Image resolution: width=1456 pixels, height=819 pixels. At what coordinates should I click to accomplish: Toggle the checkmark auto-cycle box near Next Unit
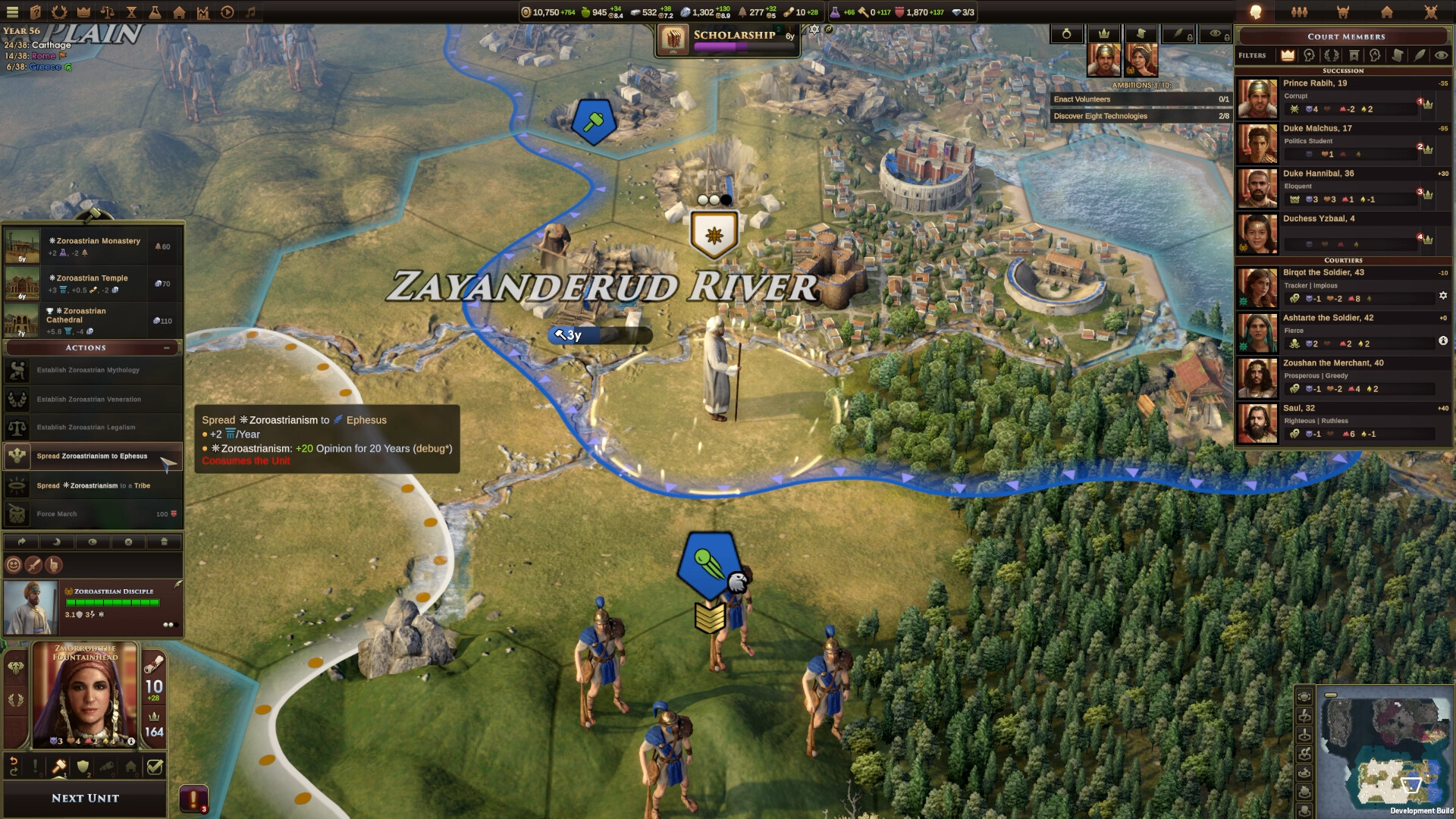pyautogui.click(x=156, y=767)
